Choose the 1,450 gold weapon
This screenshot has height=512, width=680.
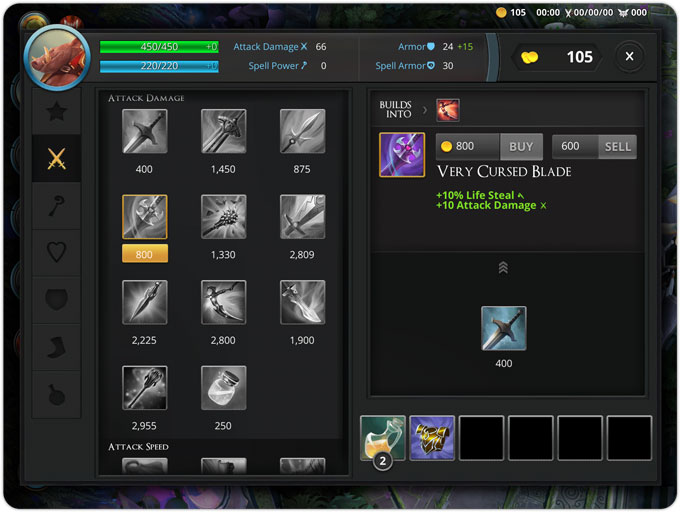223,131
